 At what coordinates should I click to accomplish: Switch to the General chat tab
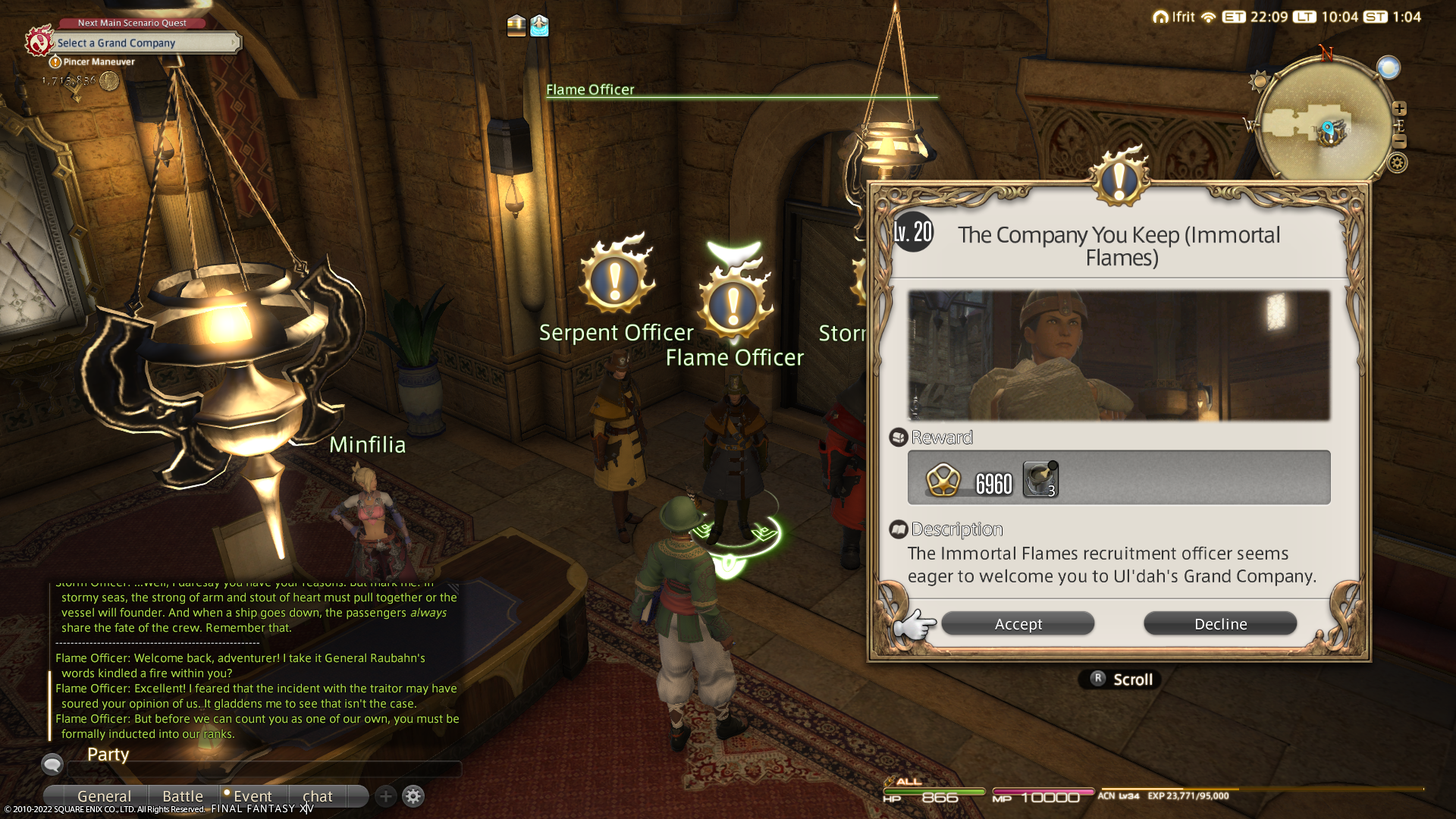click(x=104, y=796)
